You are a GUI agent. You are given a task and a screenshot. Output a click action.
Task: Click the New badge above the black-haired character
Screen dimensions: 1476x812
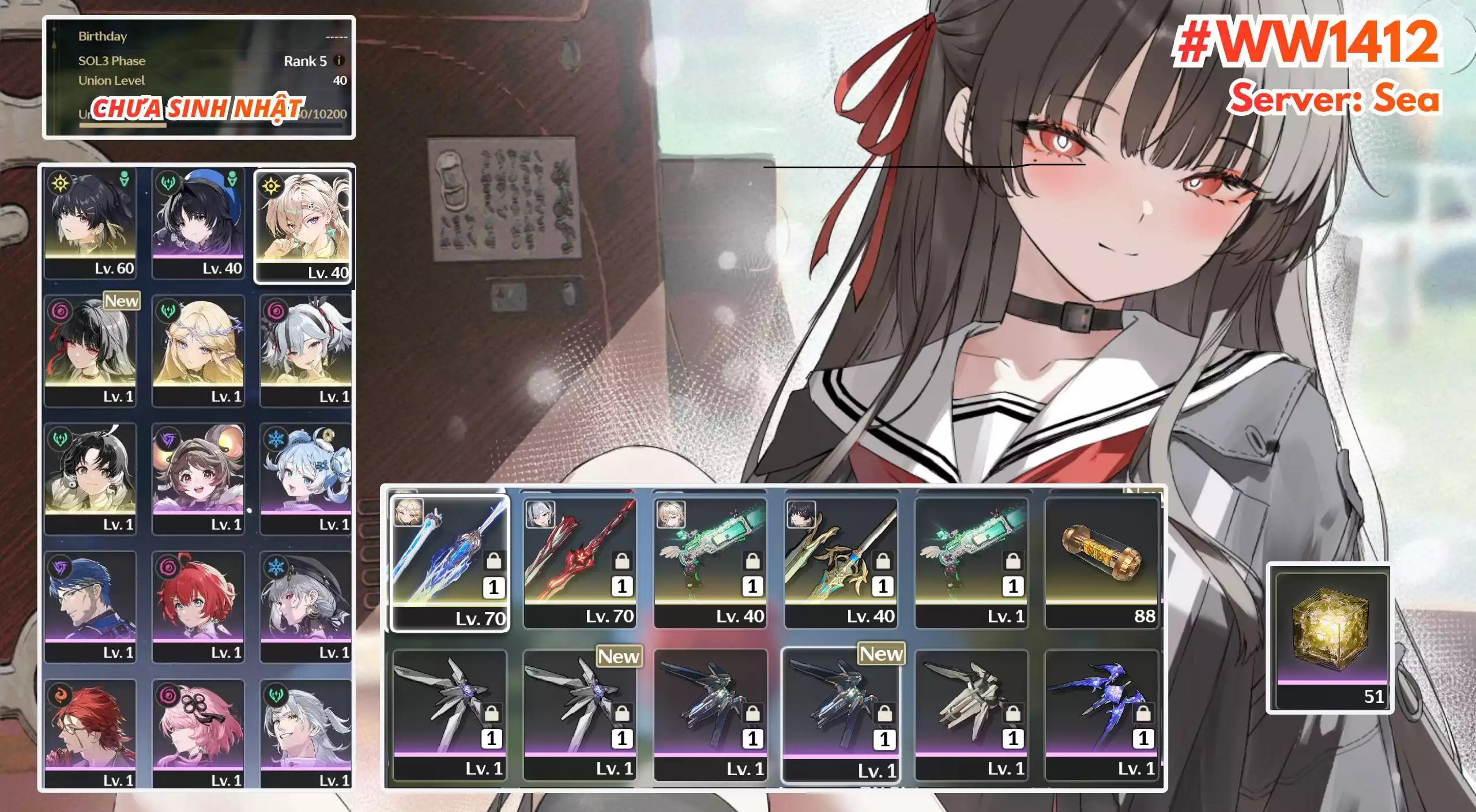click(x=121, y=301)
